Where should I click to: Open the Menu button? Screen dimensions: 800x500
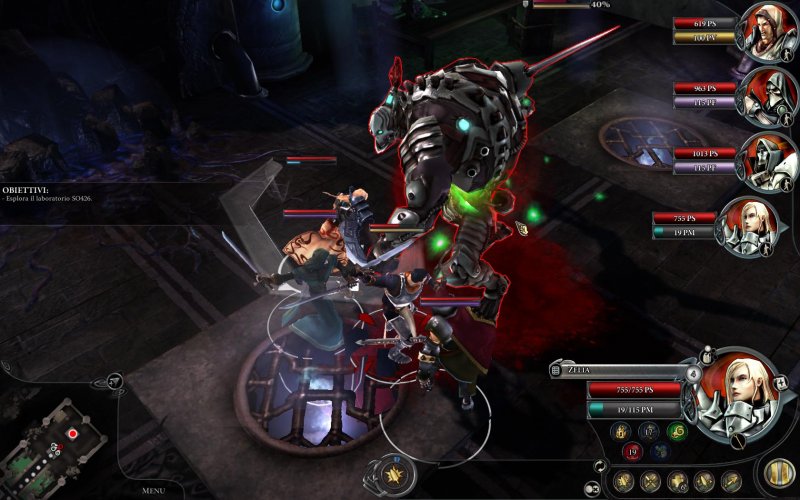point(153,491)
